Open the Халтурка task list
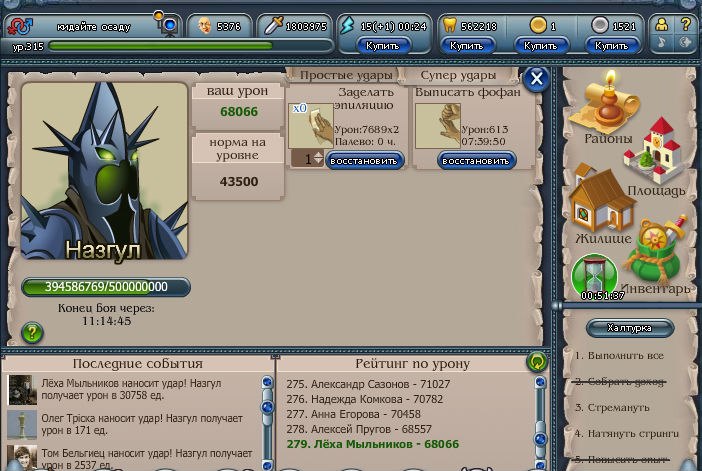 (x=630, y=328)
